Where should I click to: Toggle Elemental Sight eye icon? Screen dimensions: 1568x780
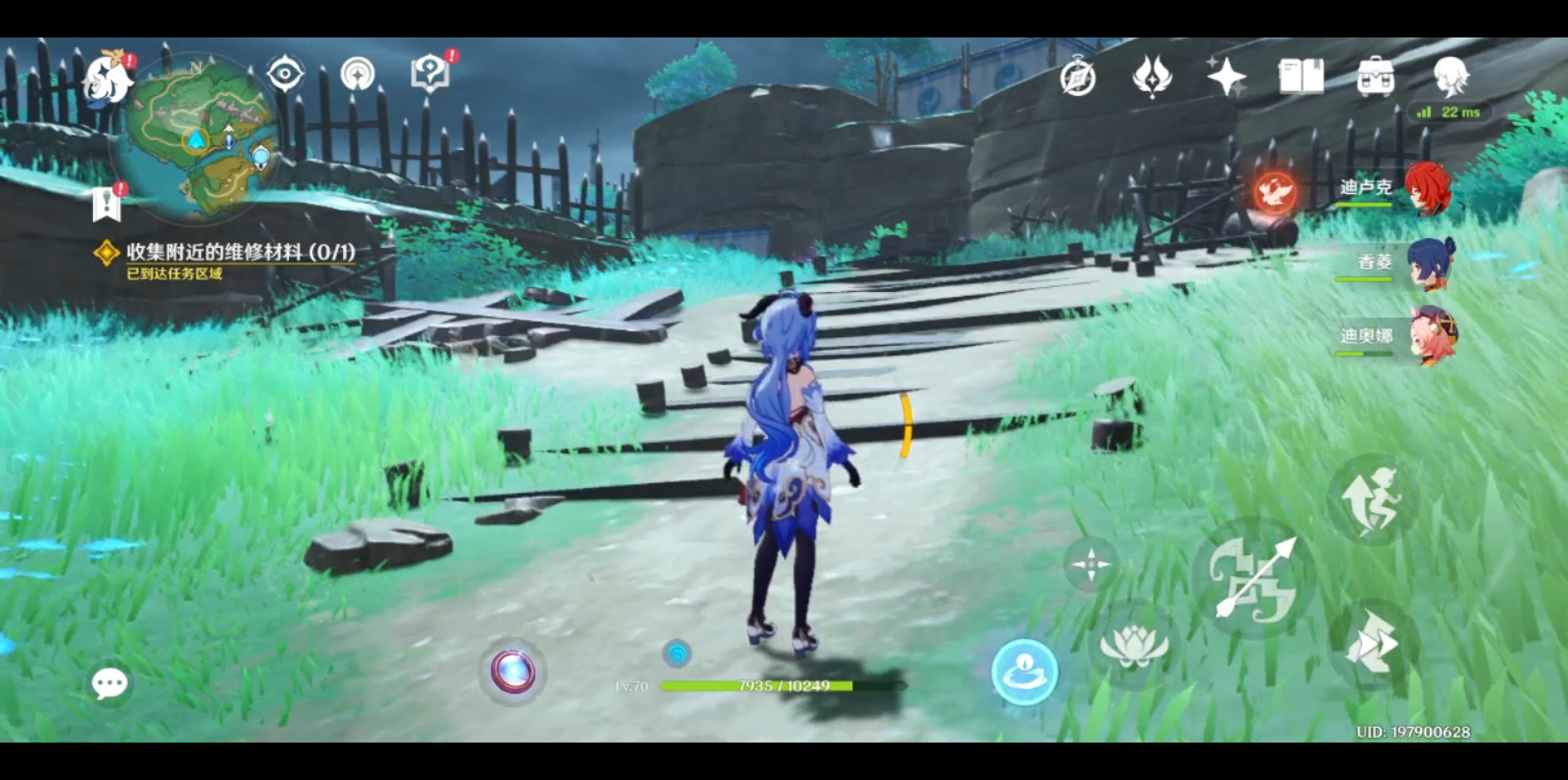click(282, 73)
